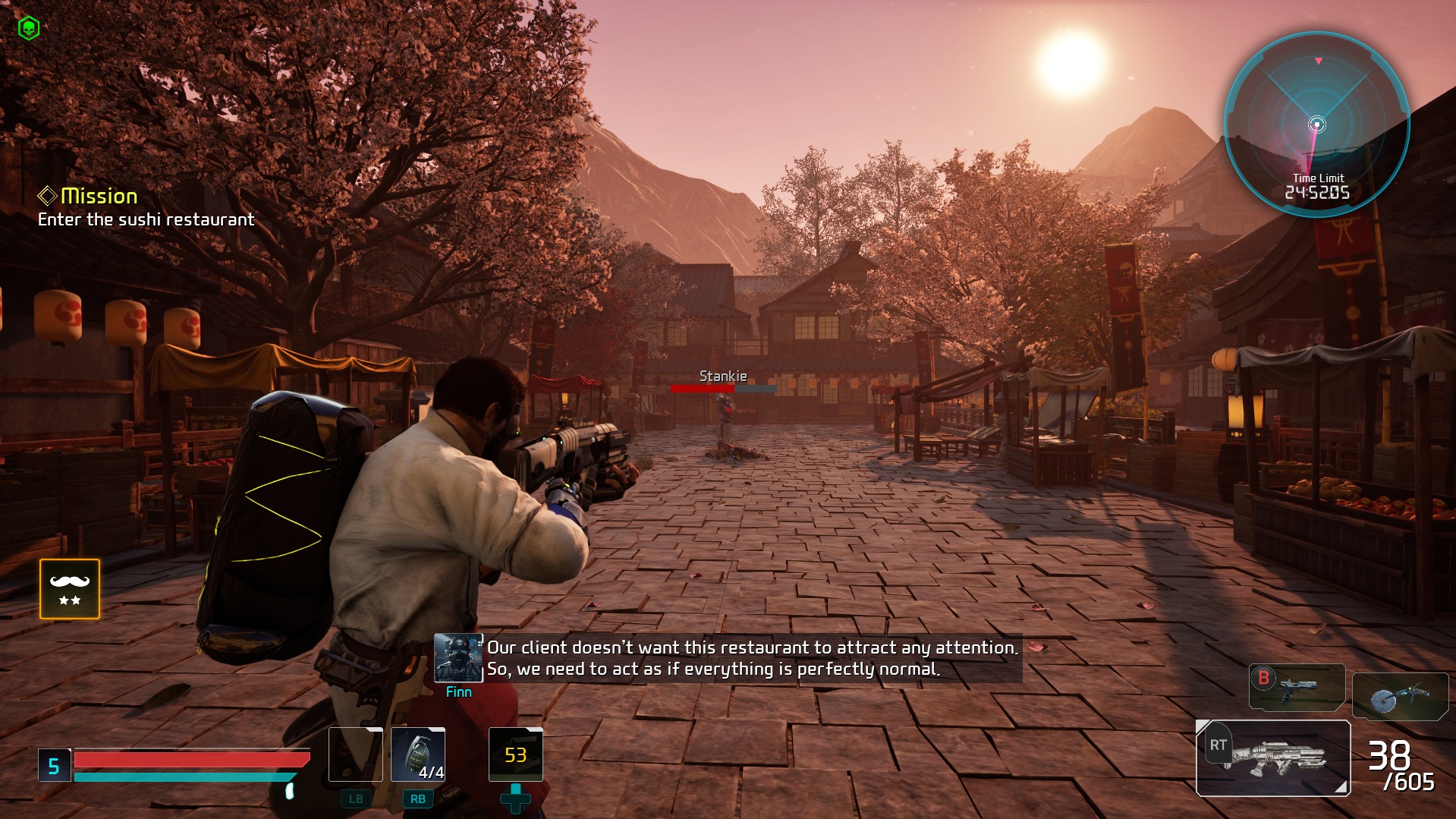1456x819 pixels.
Task: Select the equipped assault rifle slot
Action: tap(1273, 758)
